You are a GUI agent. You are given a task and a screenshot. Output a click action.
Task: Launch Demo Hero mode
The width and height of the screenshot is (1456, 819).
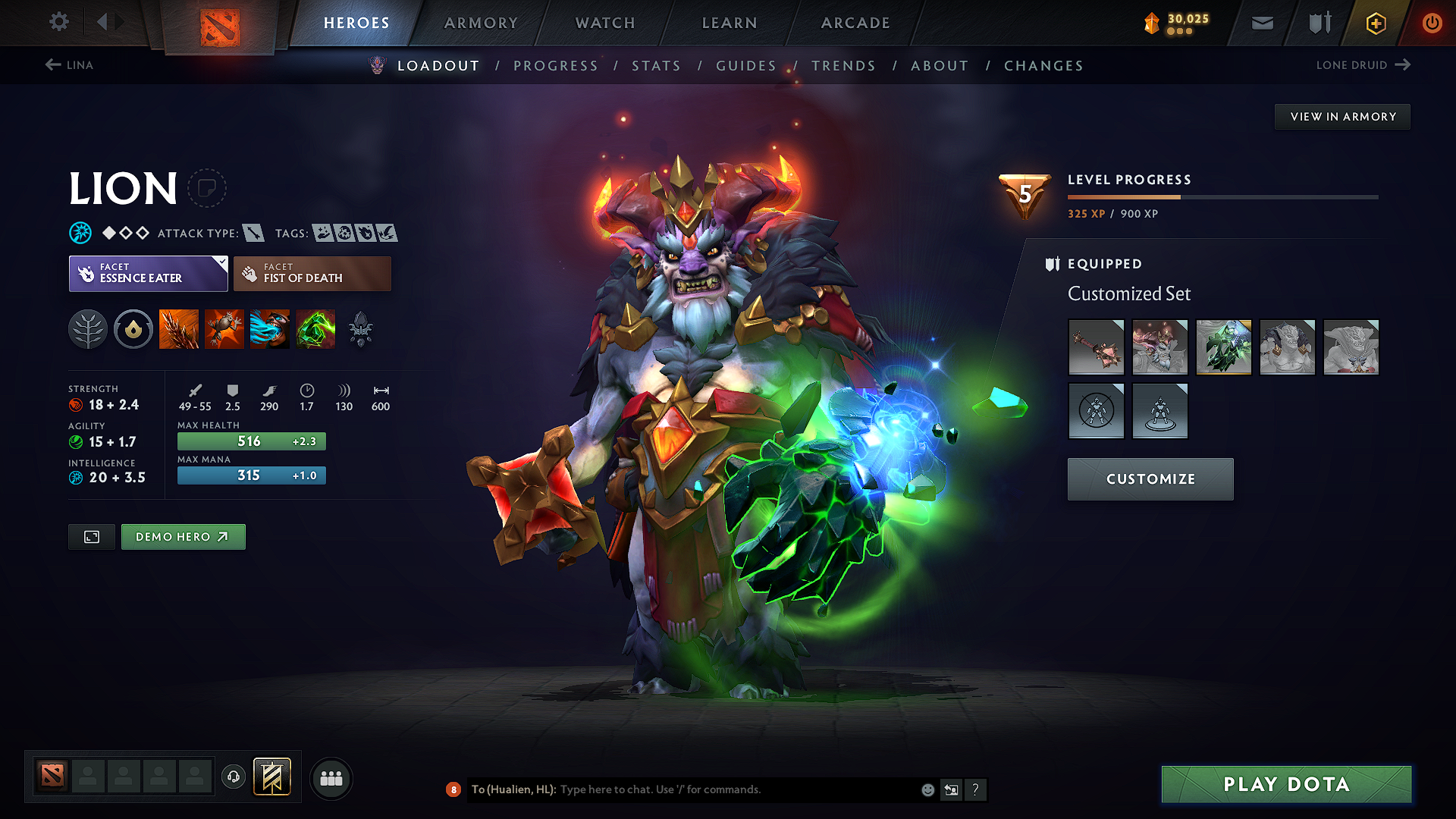183,537
